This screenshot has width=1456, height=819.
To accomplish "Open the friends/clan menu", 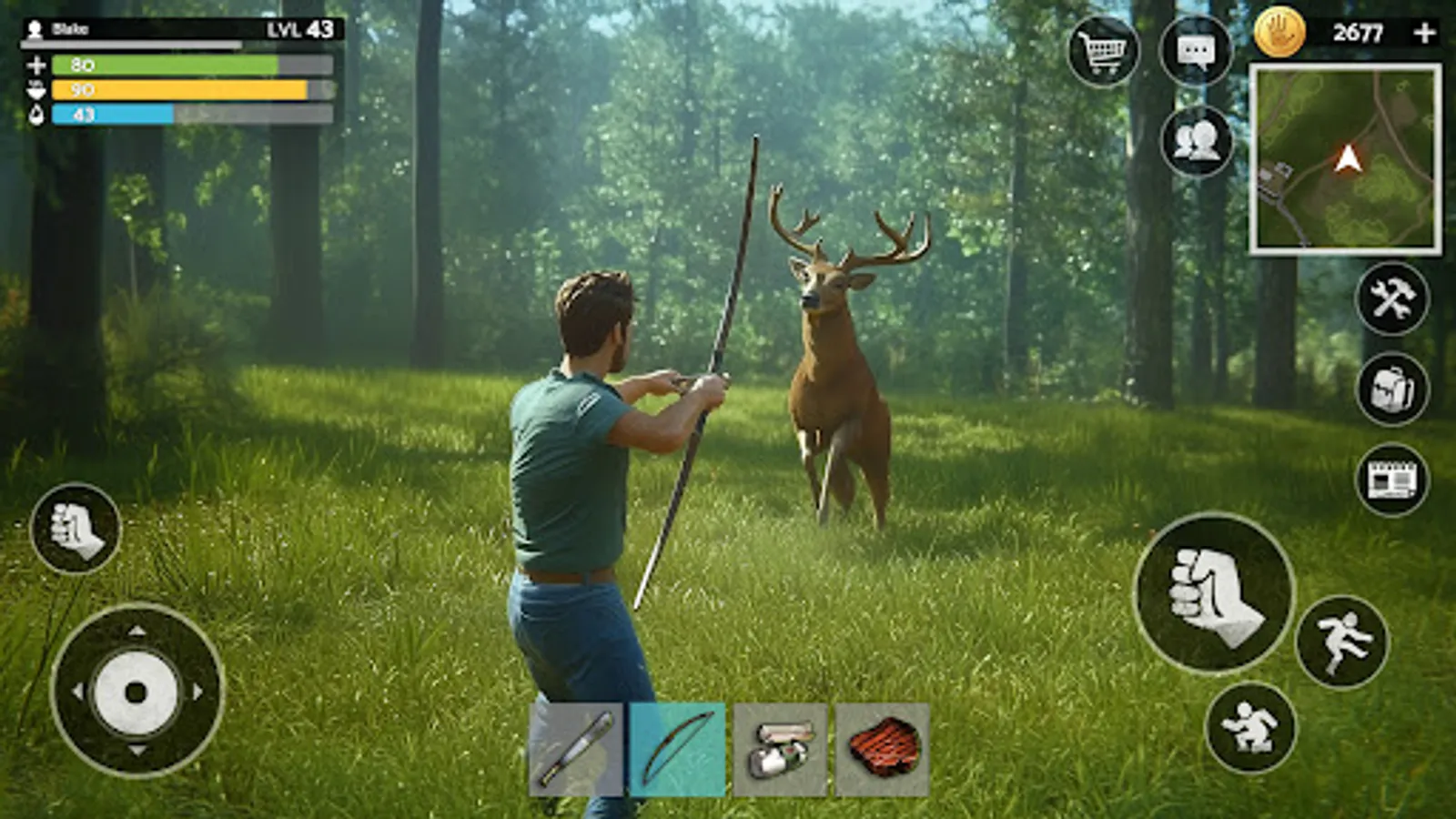I will [1198, 141].
